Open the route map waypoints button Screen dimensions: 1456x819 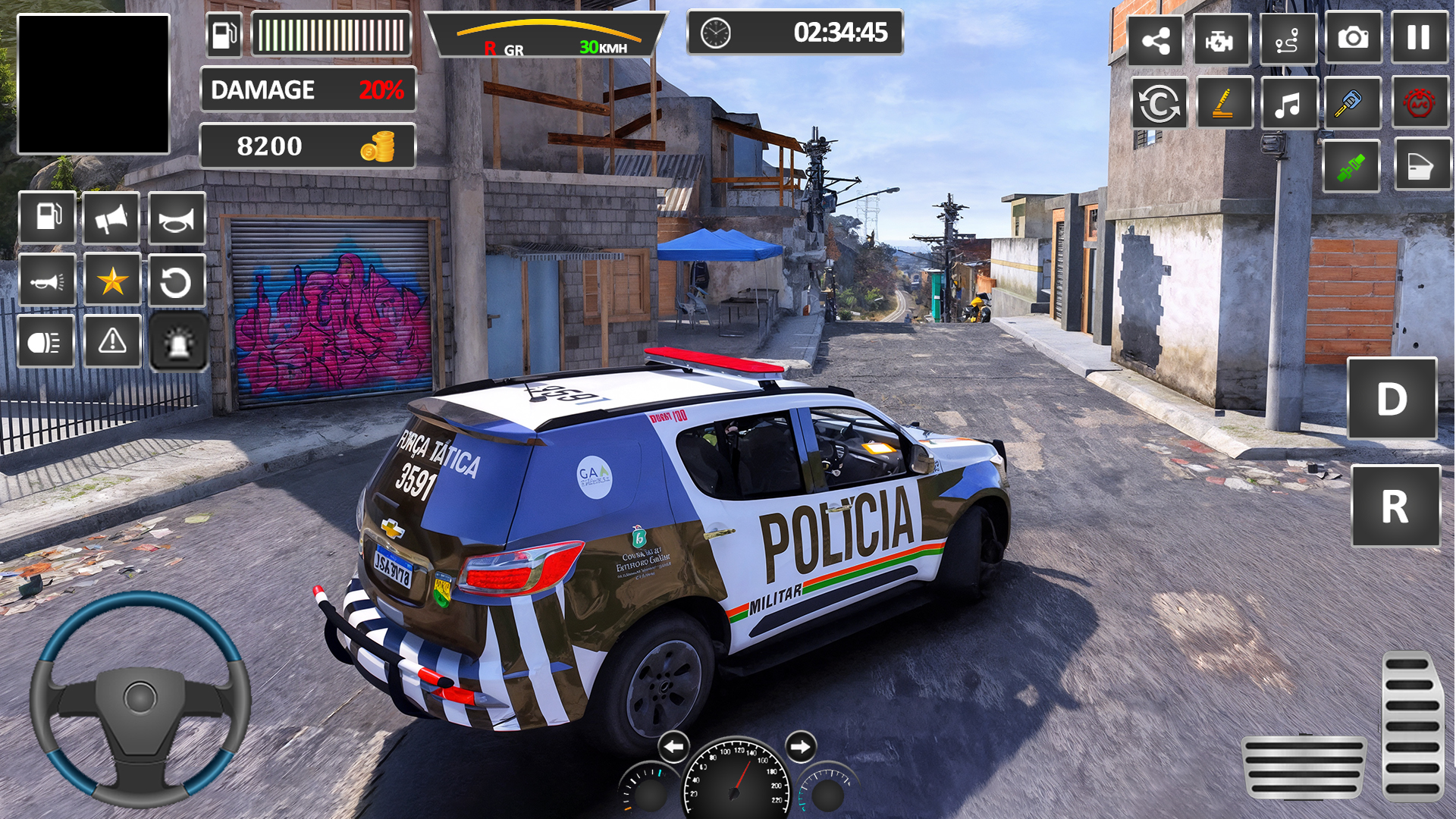point(1287,40)
